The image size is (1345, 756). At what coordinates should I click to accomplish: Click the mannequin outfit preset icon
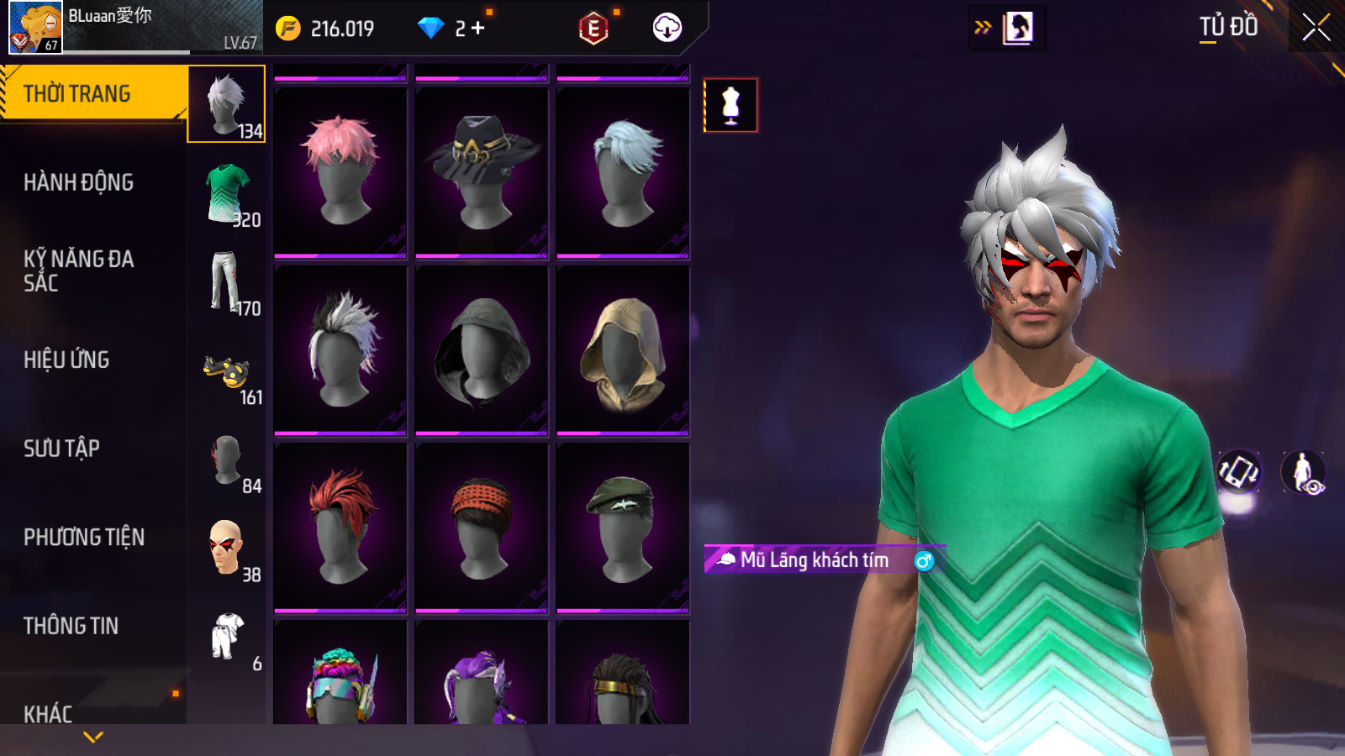pyautogui.click(x=731, y=105)
